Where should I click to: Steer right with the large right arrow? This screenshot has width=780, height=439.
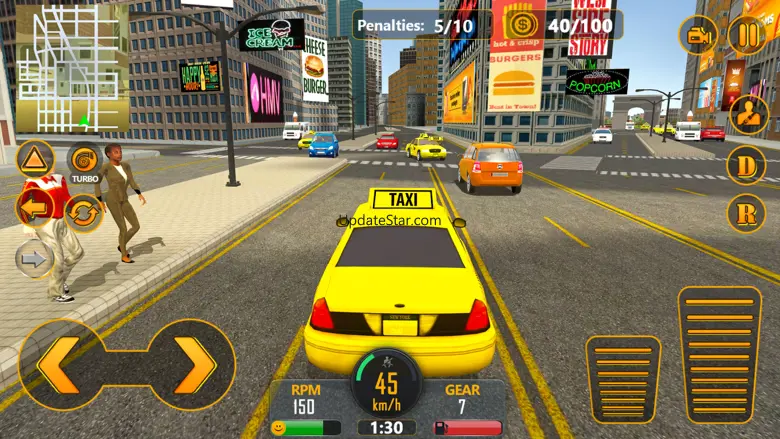(x=193, y=364)
